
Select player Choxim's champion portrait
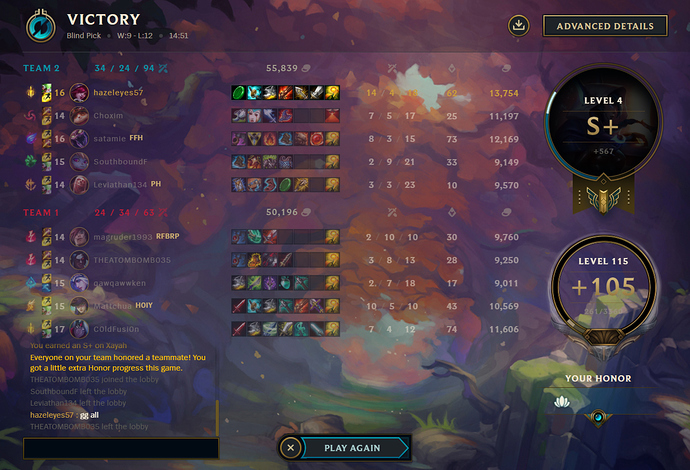[80, 115]
